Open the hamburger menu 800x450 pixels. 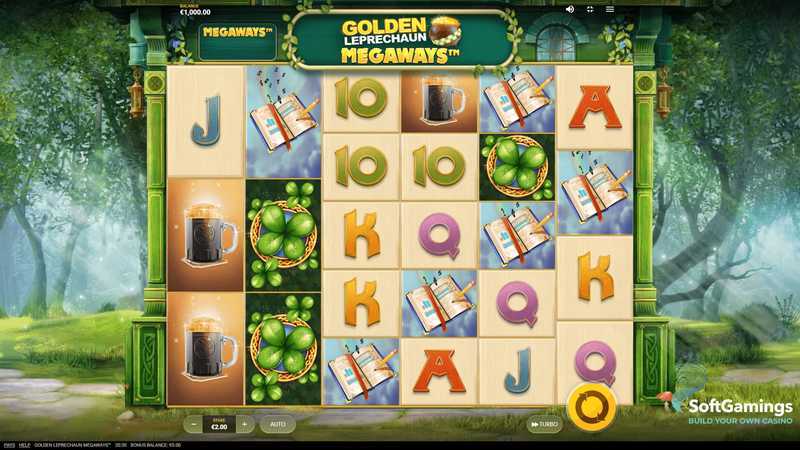[610, 9]
